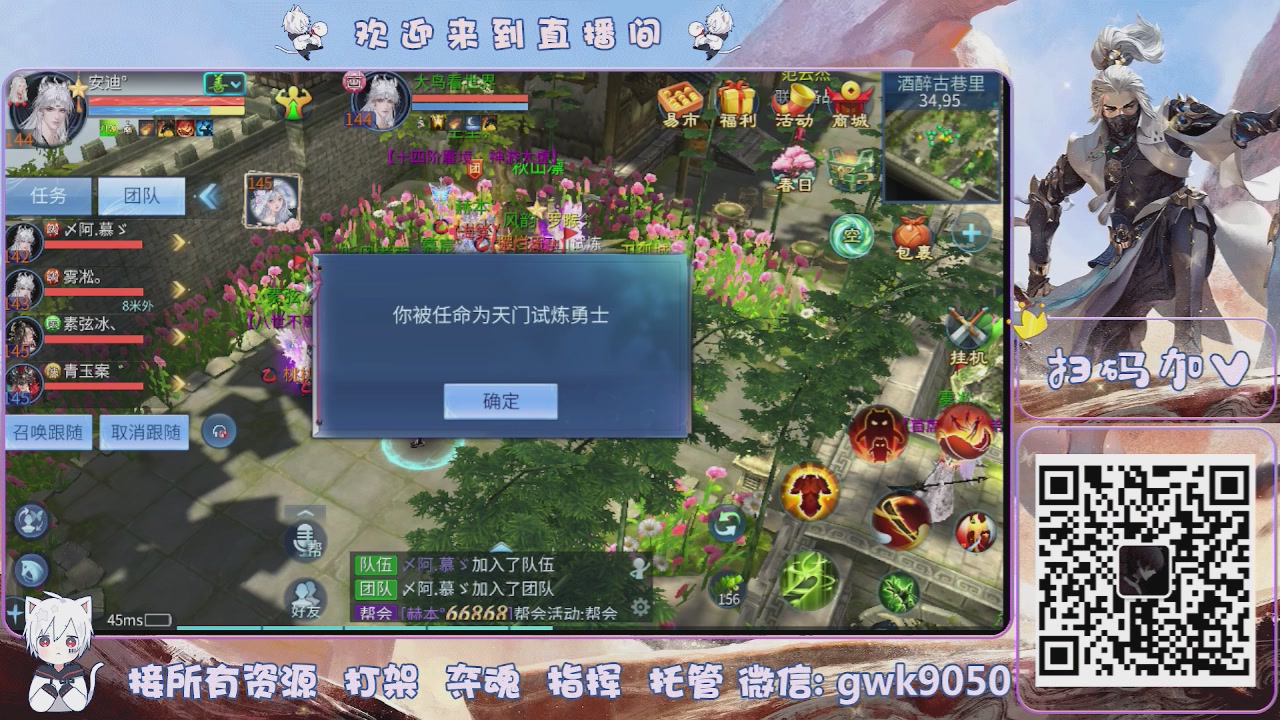1280x720 pixels.
Task: Click the 召唤跟随 summon follow button
Action: [x=48, y=432]
